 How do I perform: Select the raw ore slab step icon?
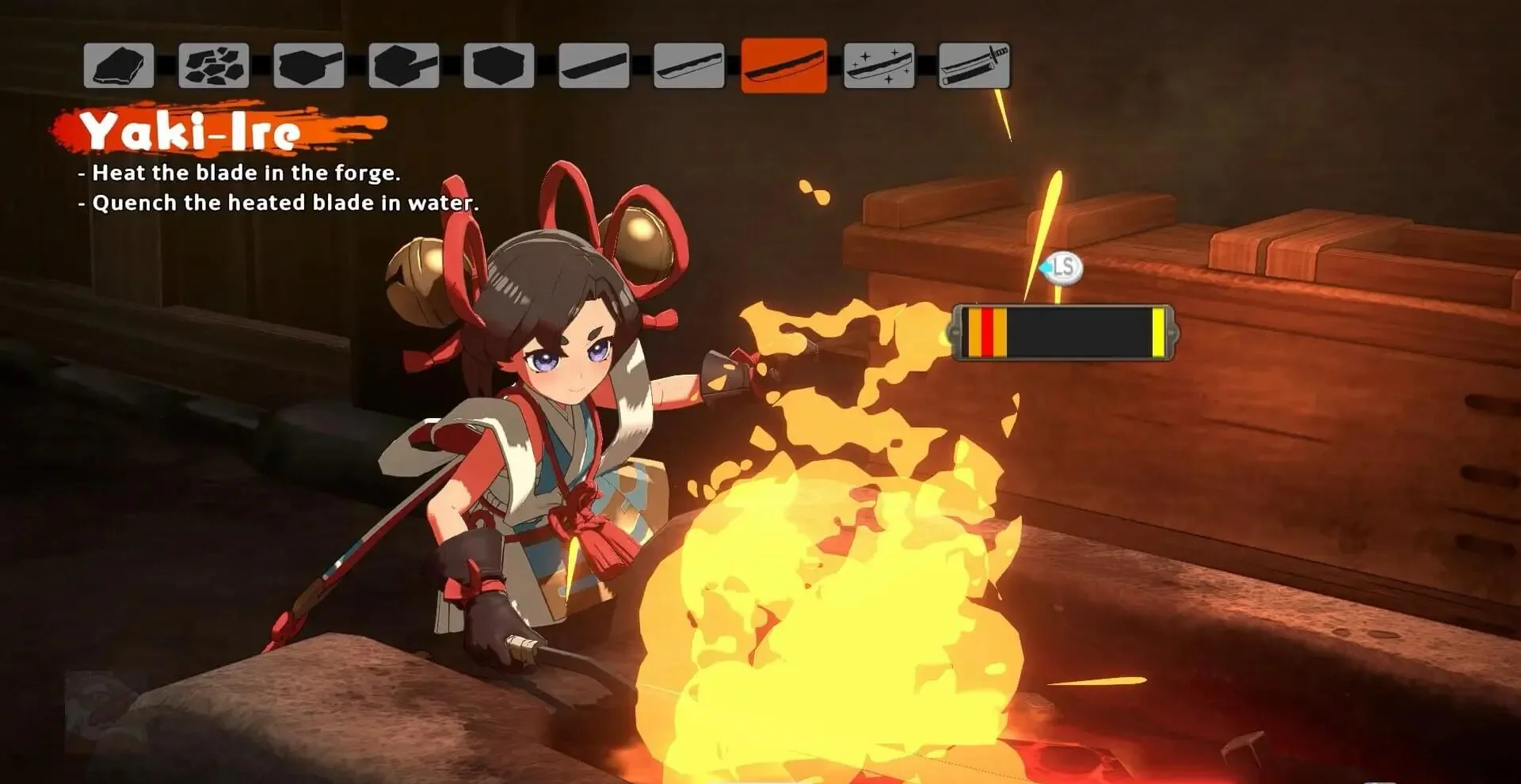pyautogui.click(x=119, y=66)
